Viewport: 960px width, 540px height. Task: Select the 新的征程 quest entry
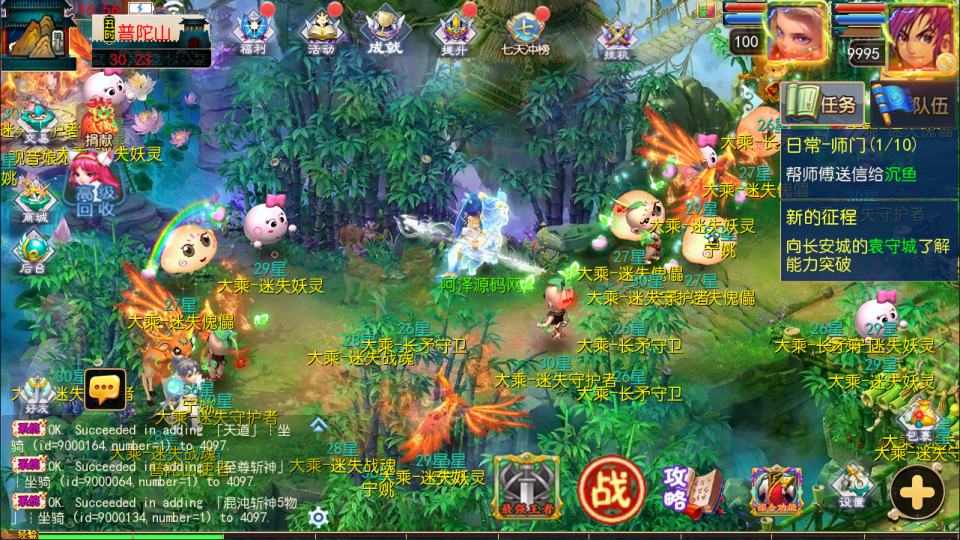[x=851, y=241]
